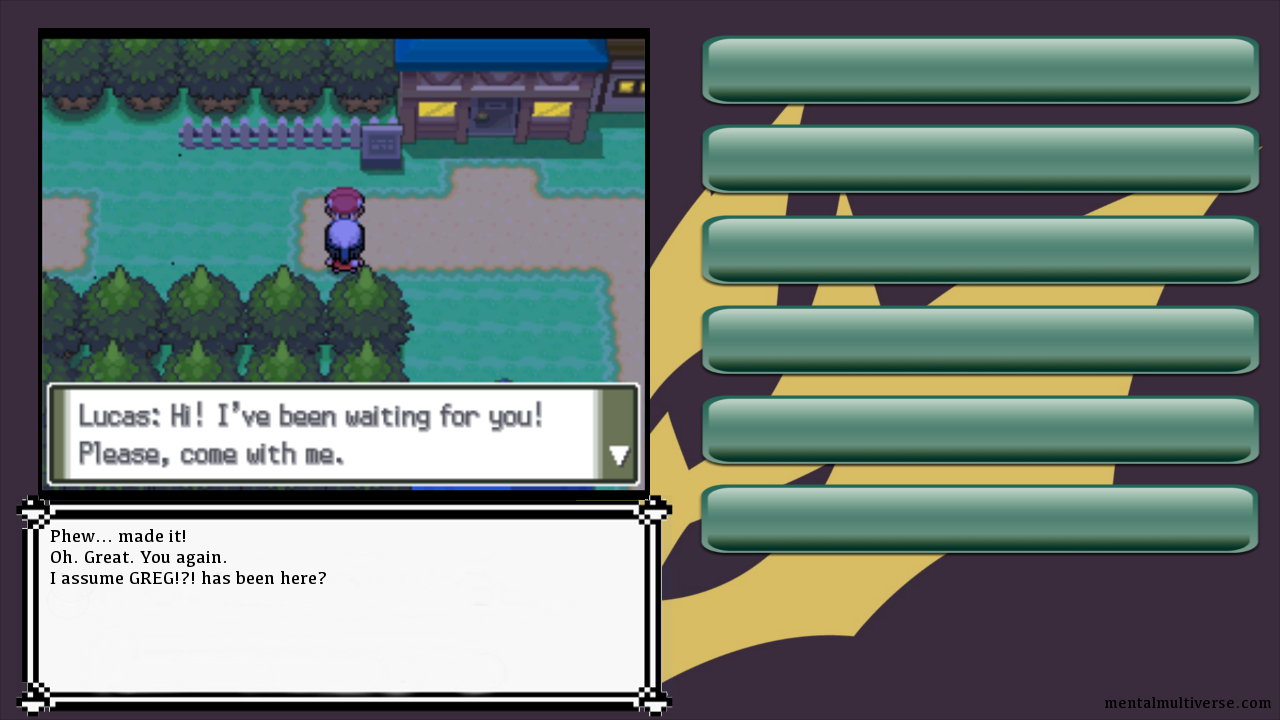1280x720 pixels.
Task: Open the mentalmultiverse.com watermark link
Action: 1187,704
